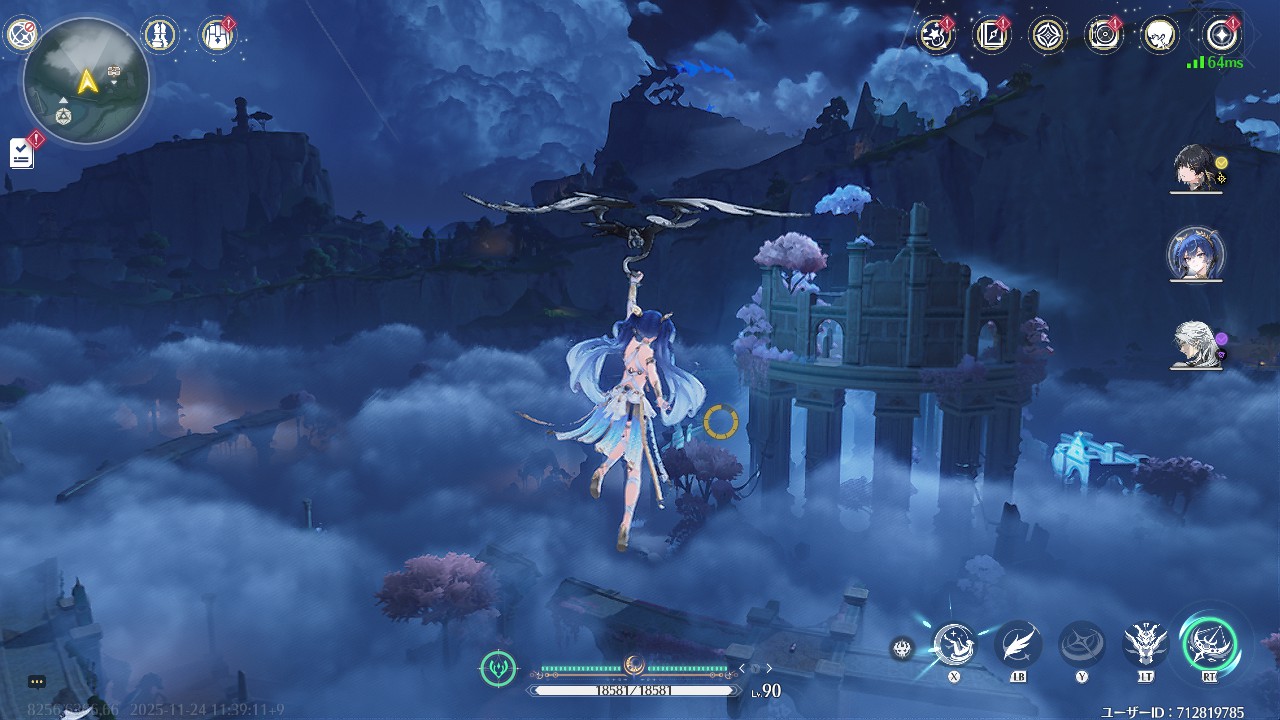Open the quest checklist icon
Viewport: 1280px width, 720px height.
[x=22, y=153]
